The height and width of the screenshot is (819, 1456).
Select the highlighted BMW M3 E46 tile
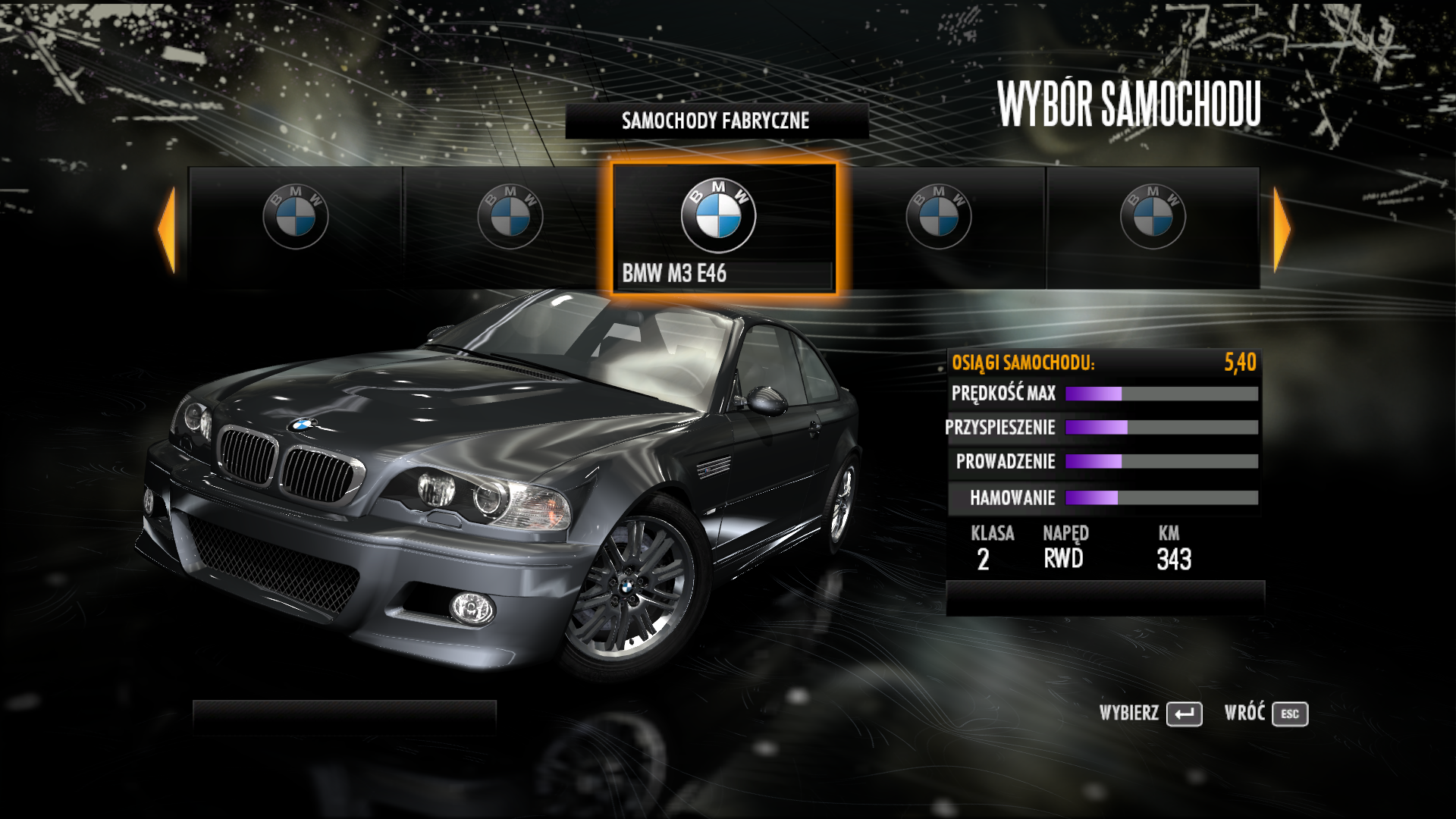coord(723,228)
